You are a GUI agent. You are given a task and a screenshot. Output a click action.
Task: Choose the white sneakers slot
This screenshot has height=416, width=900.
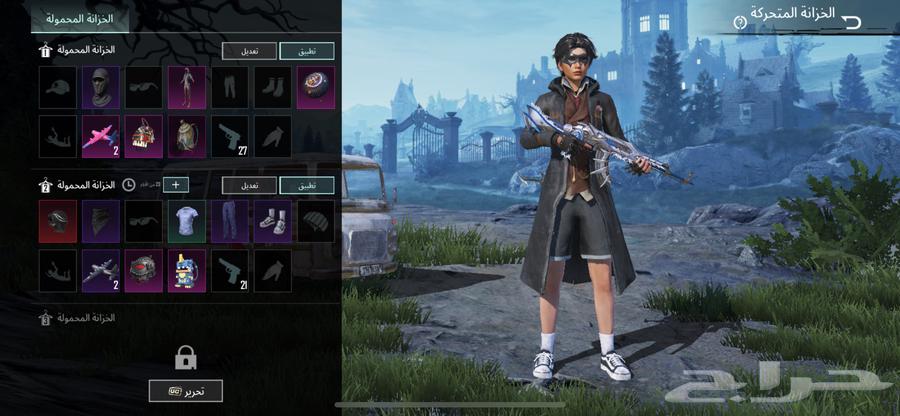pos(272,221)
